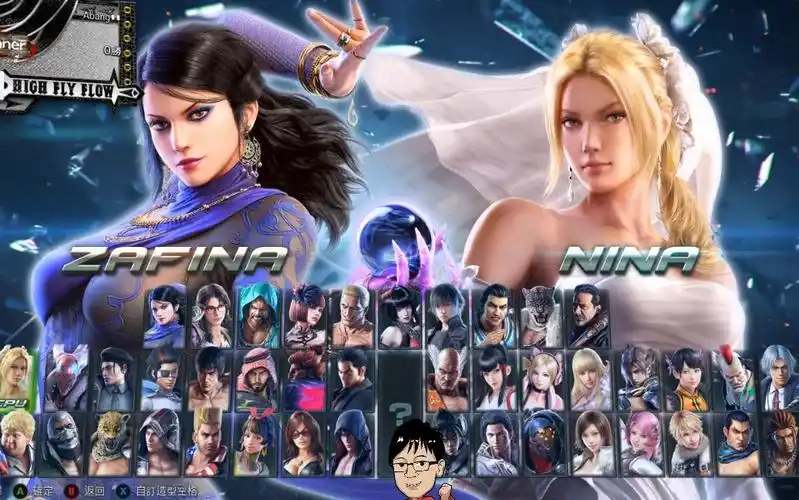Select Akuma's red-haired portrait
Screen dimensions: 799x500
(x=305, y=376)
